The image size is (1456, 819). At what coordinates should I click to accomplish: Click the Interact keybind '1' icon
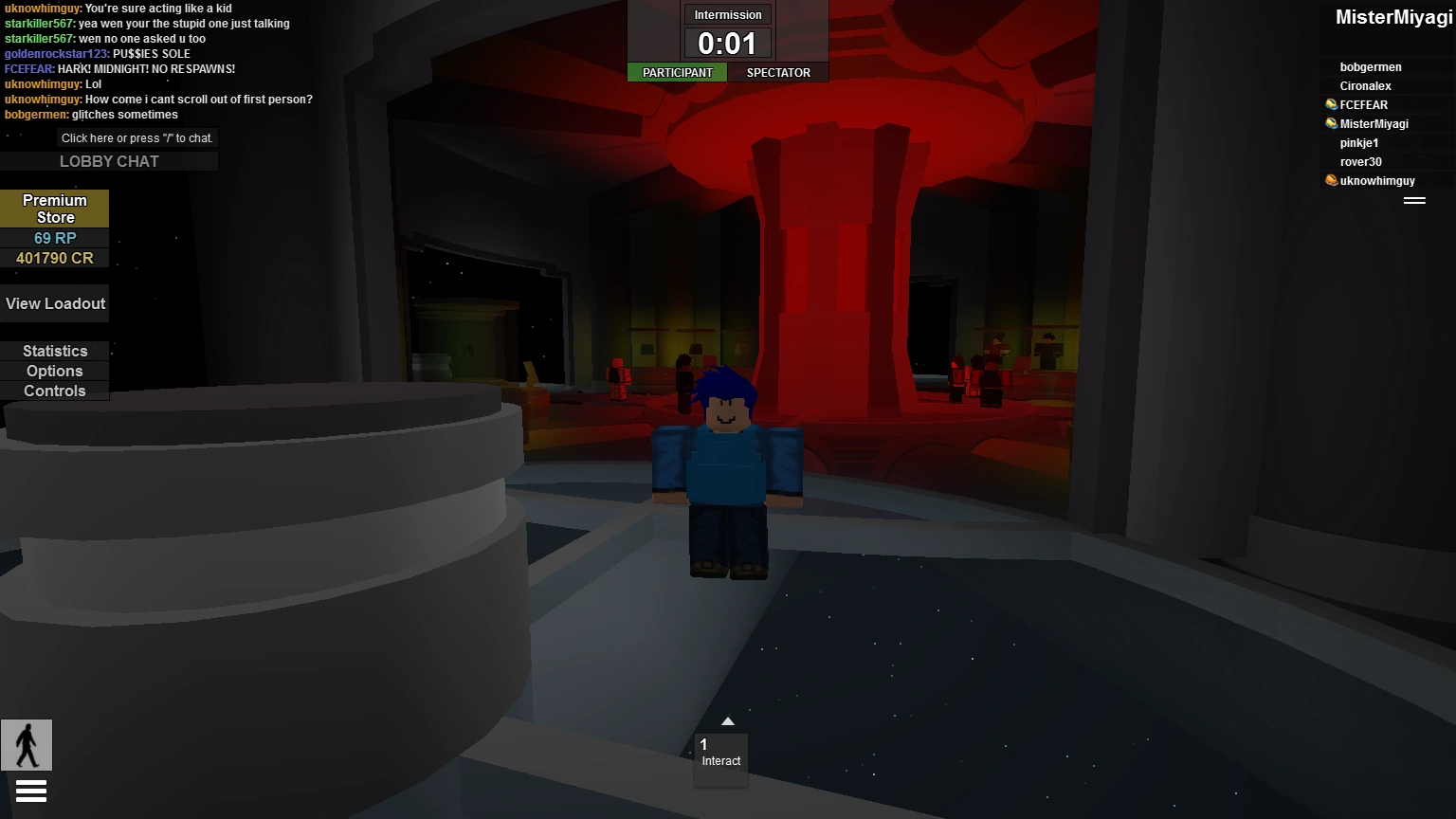tap(704, 743)
